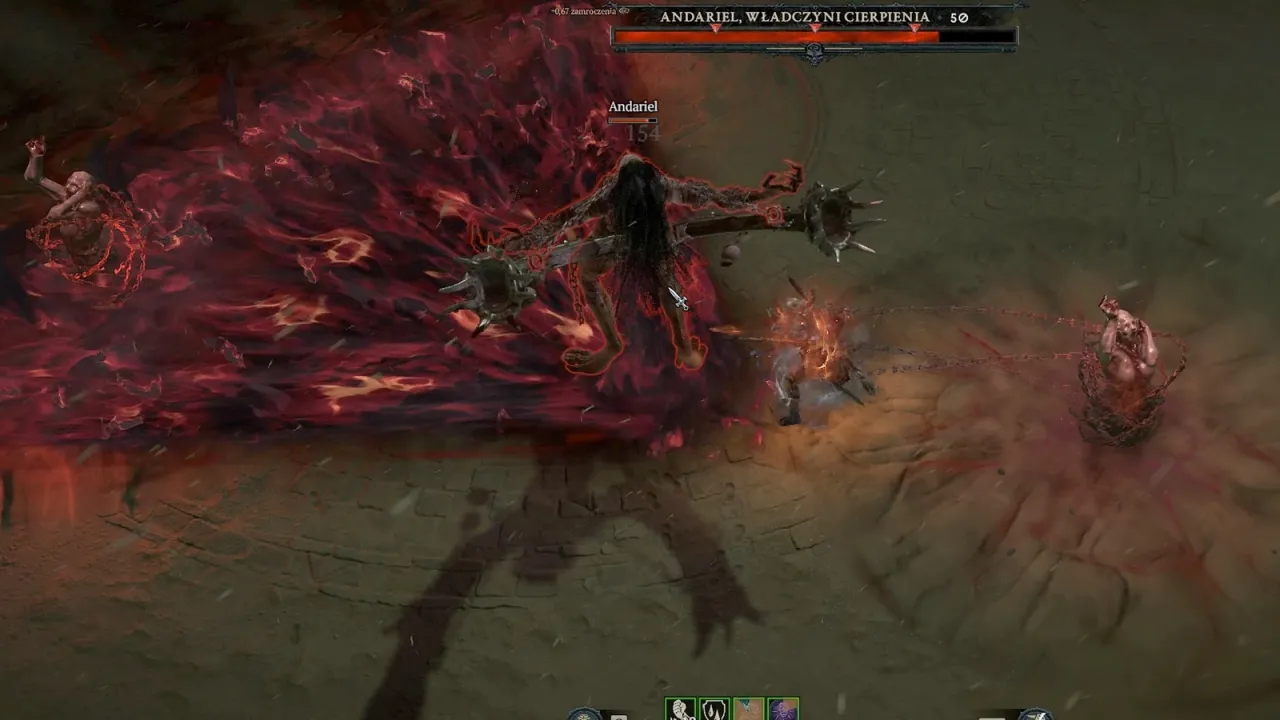Click Andariel's small health bar above her model
This screenshot has width=1280, height=720.
pos(631,119)
